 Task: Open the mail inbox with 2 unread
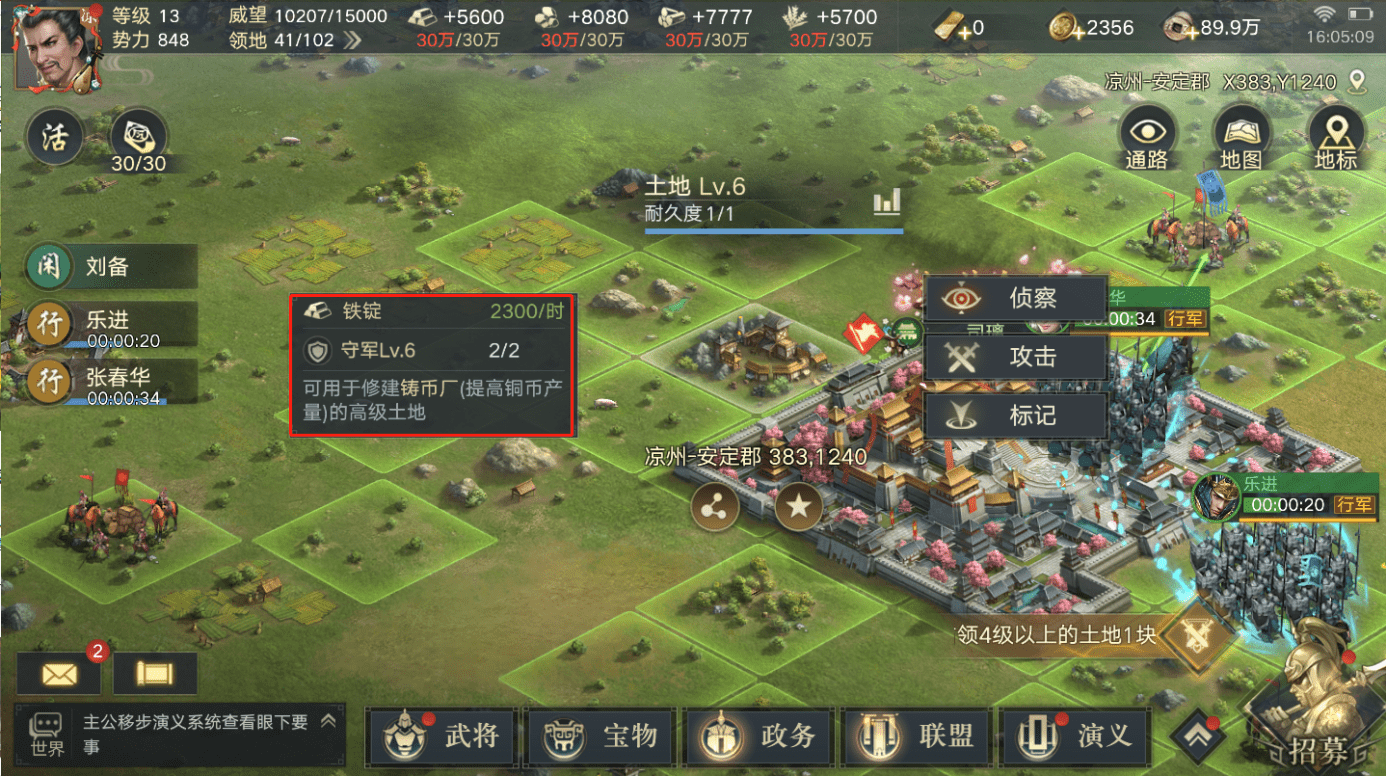point(57,674)
